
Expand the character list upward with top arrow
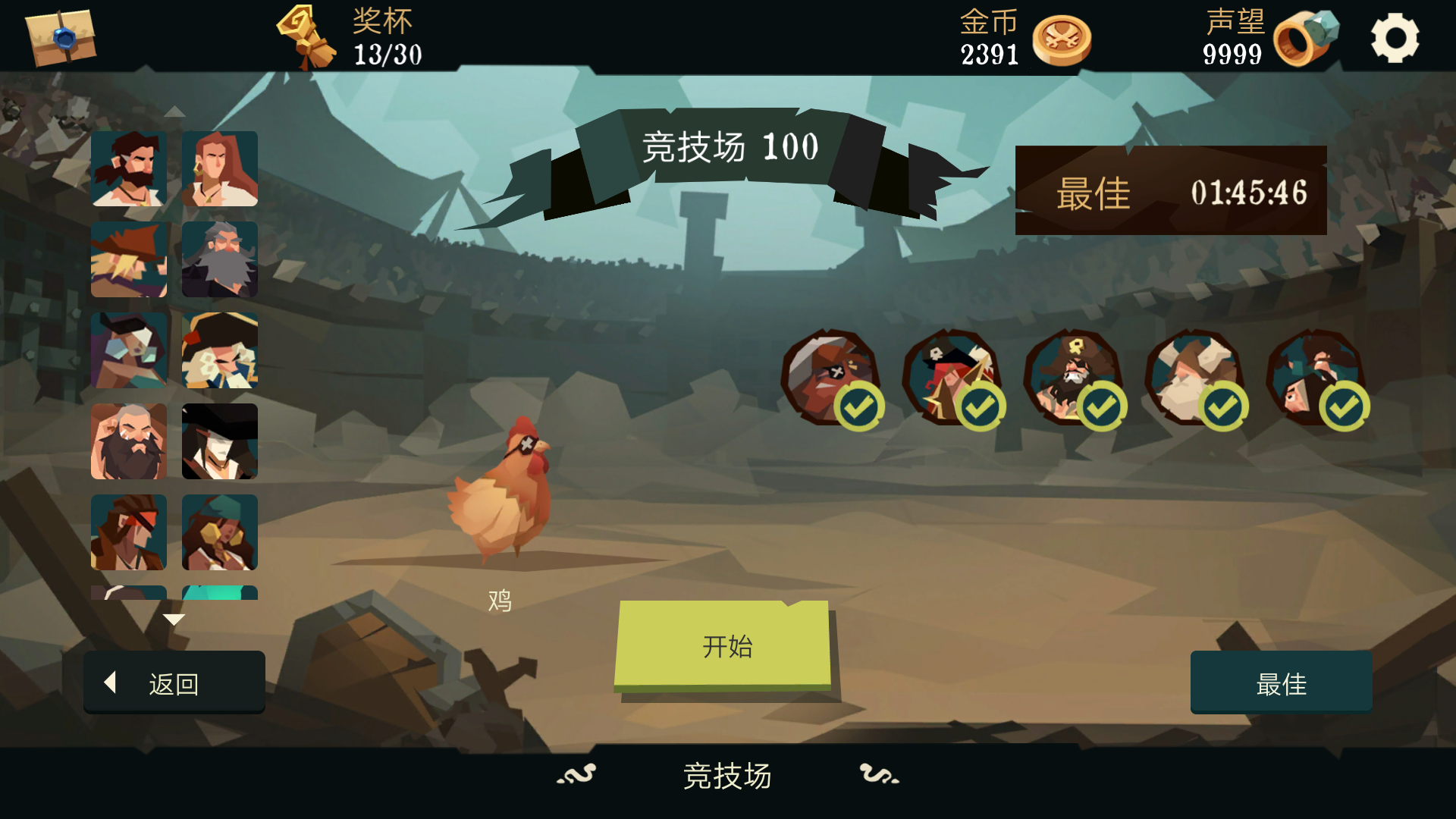175,110
